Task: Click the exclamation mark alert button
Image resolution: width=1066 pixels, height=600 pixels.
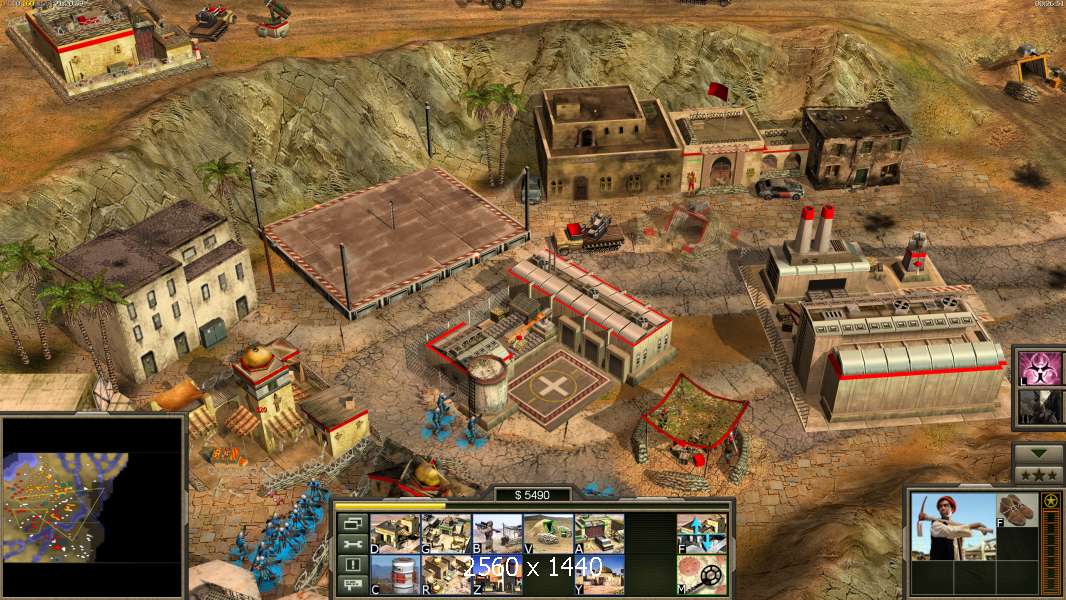Action: 351,565
